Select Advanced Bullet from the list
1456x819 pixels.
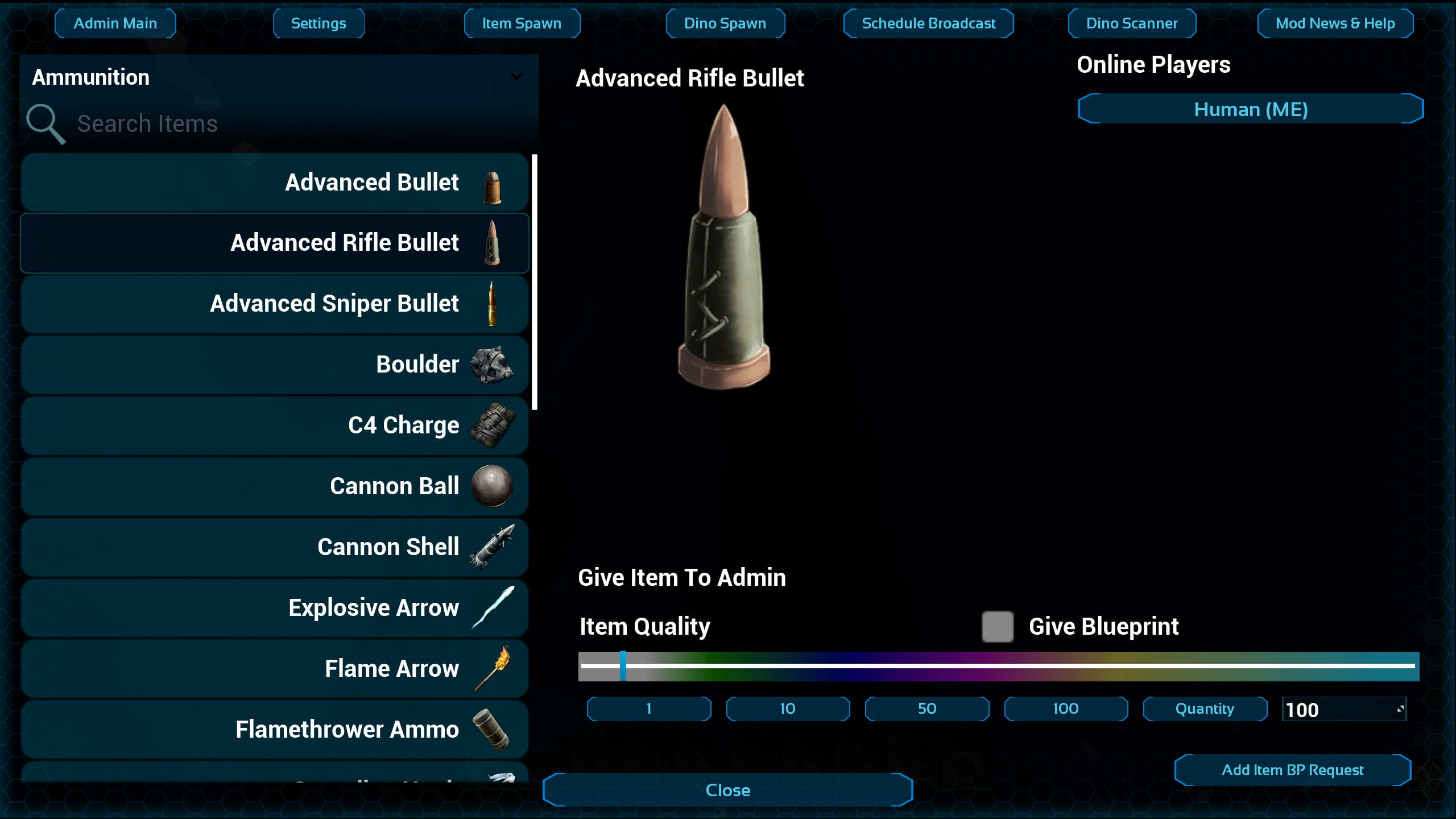pyautogui.click(x=275, y=183)
